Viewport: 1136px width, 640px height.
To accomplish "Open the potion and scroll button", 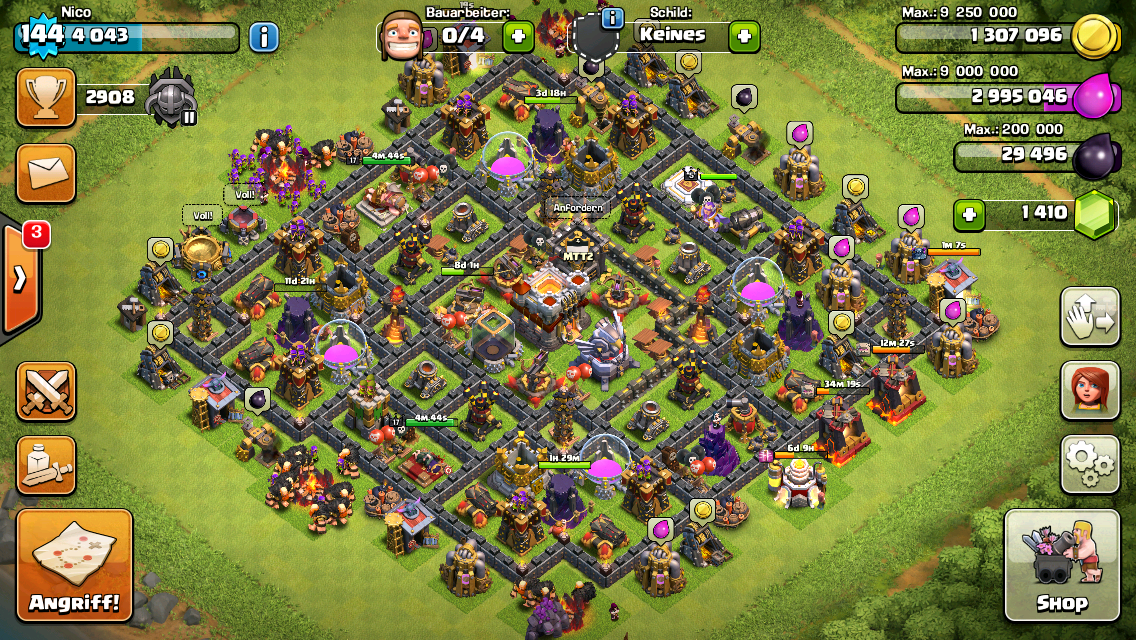I will (45, 465).
